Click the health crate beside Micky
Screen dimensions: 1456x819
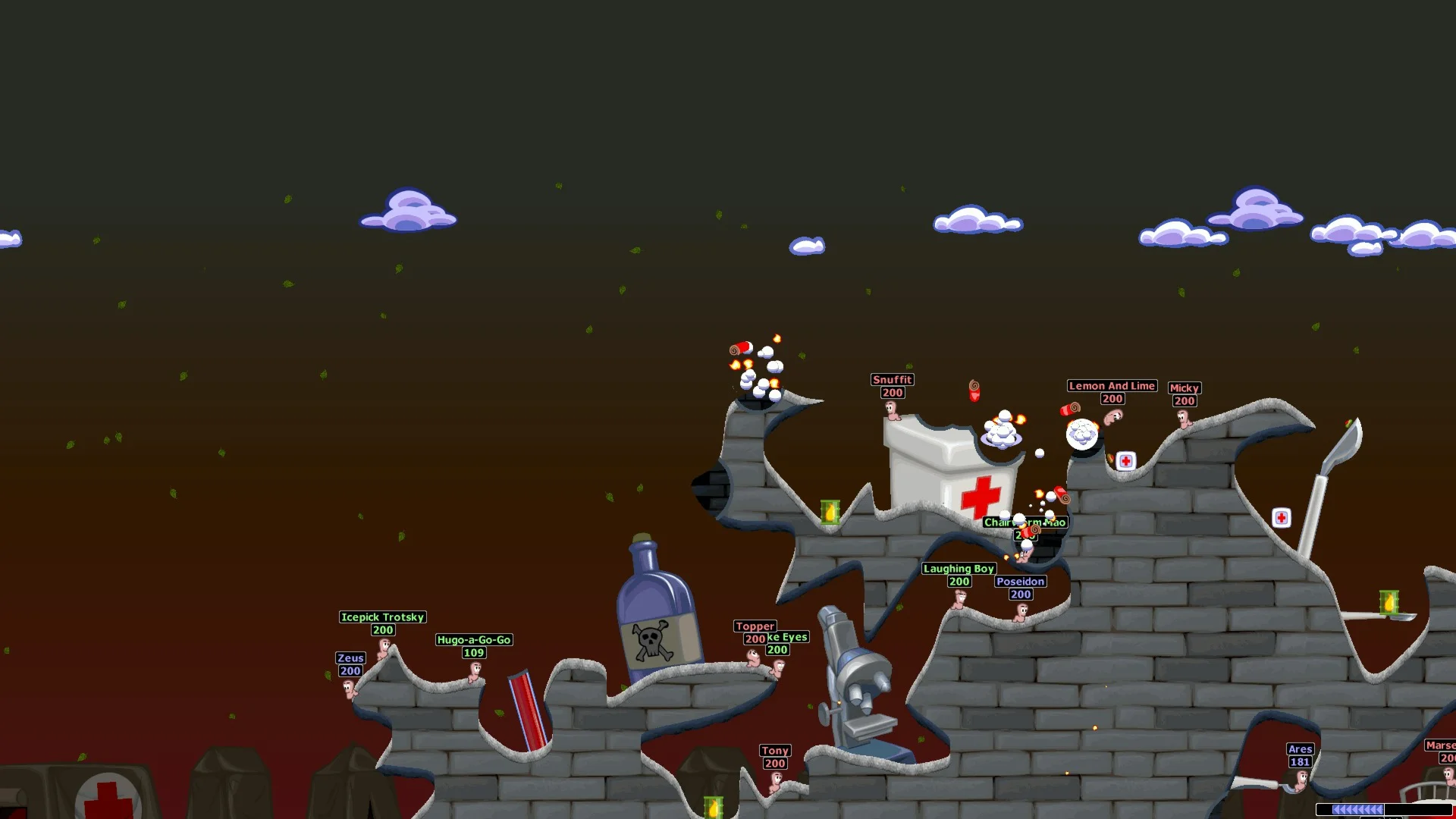pos(1125,460)
